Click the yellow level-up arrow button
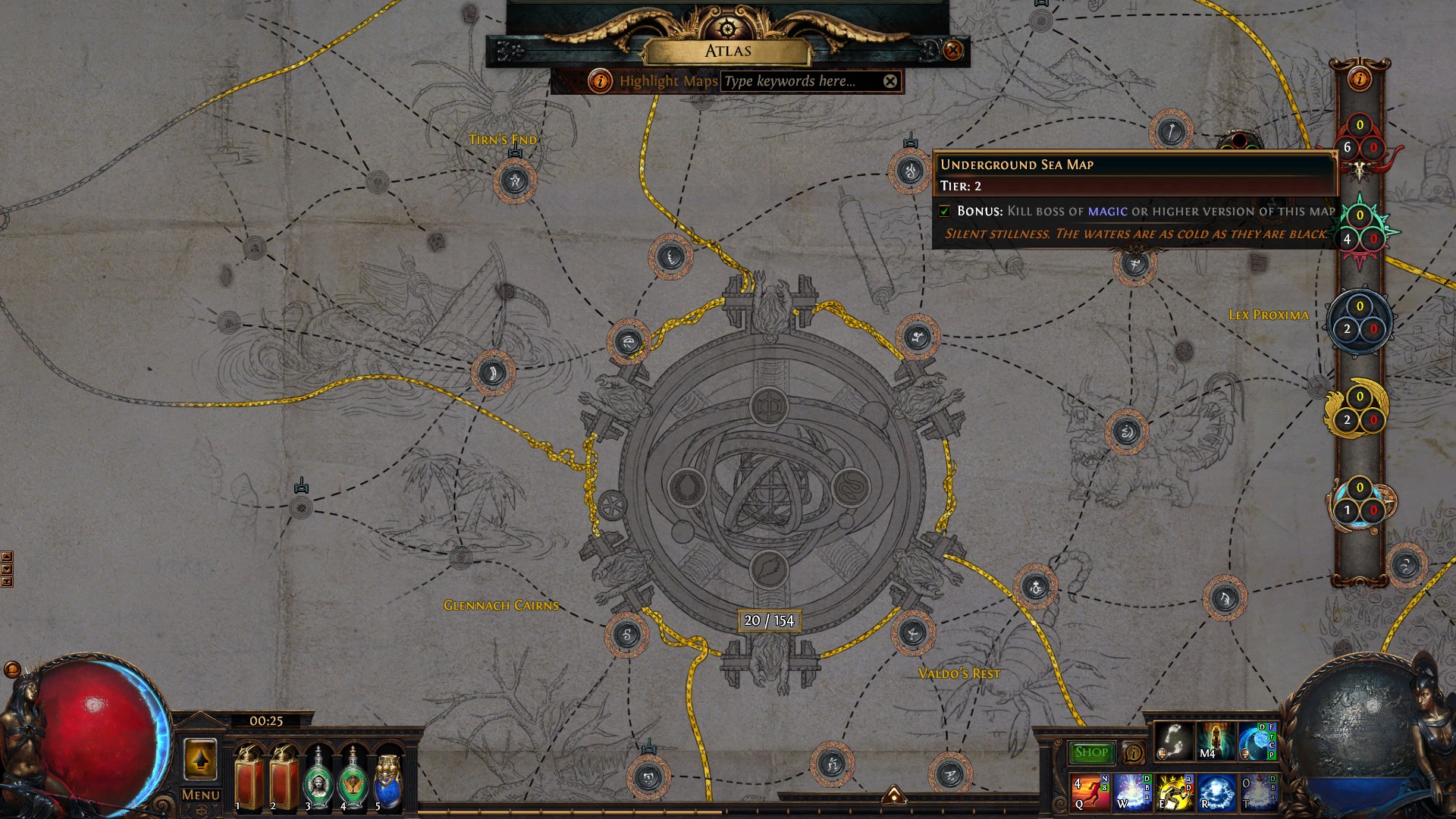The width and height of the screenshot is (1456, 819). pyautogui.click(x=200, y=759)
